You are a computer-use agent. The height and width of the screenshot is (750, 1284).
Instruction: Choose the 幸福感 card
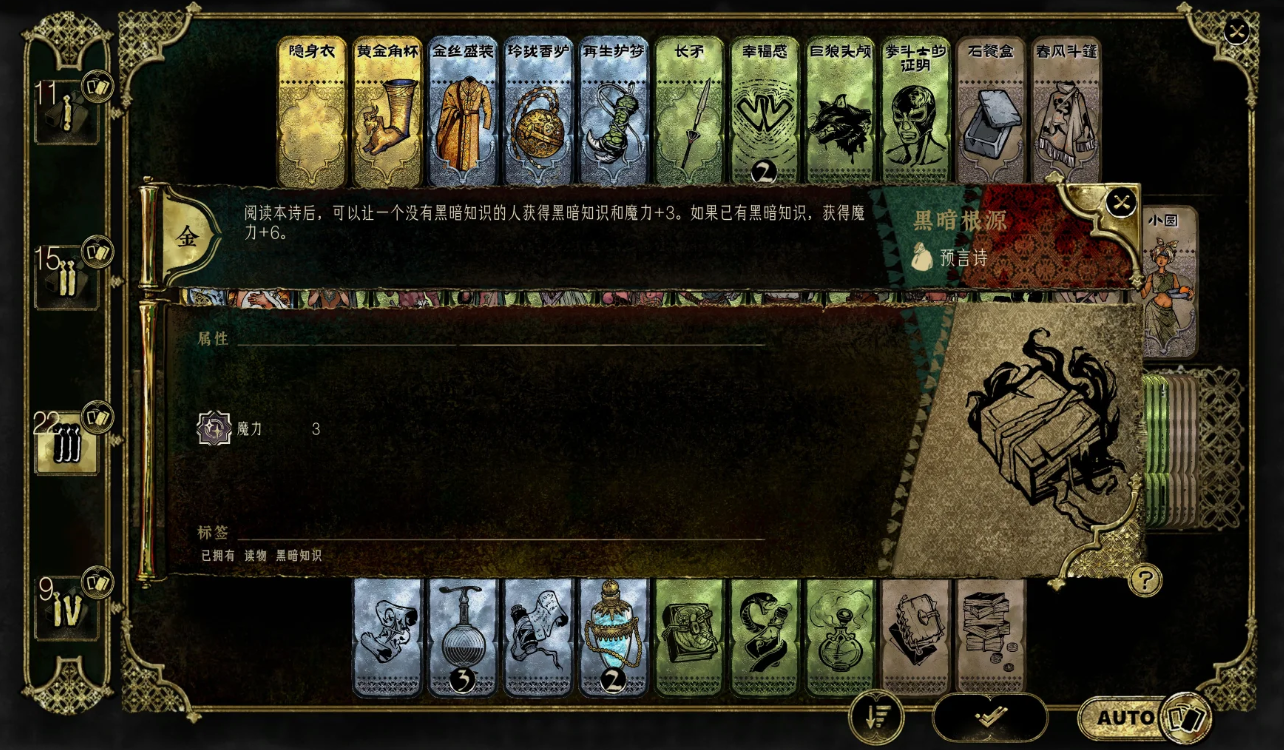(764, 112)
